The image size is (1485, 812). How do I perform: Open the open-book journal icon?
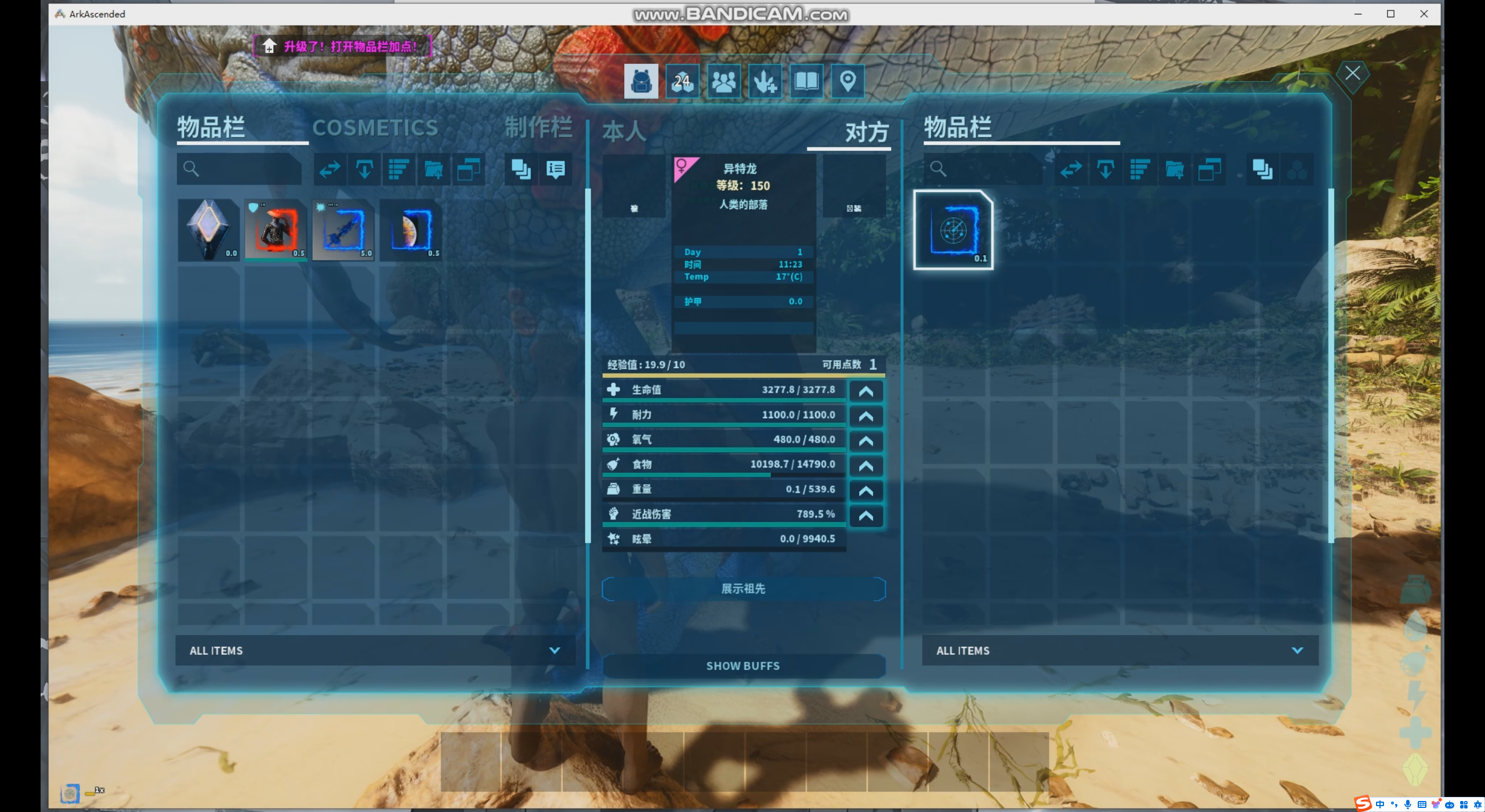[806, 82]
